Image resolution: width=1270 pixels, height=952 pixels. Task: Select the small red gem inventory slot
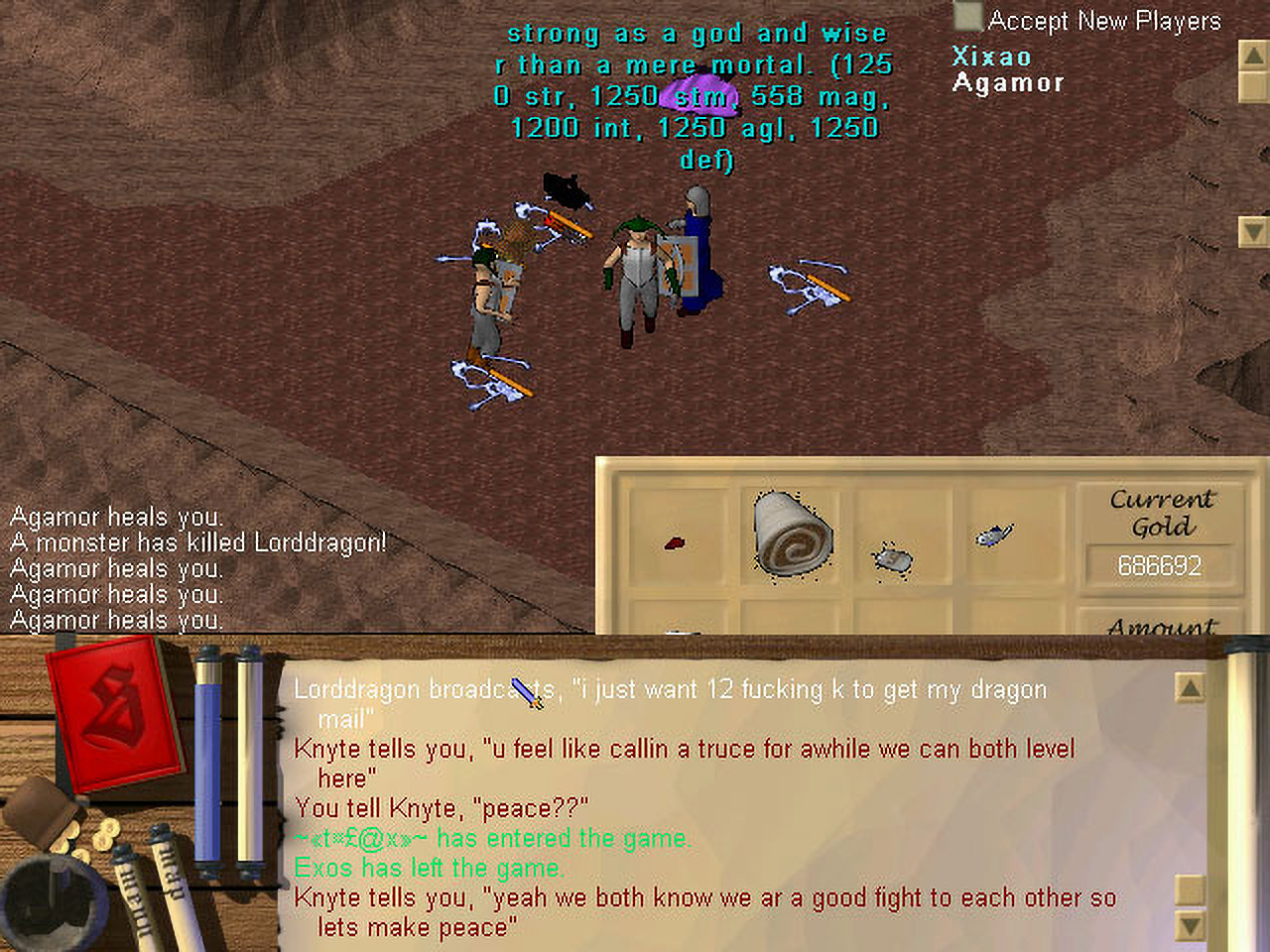675,542
